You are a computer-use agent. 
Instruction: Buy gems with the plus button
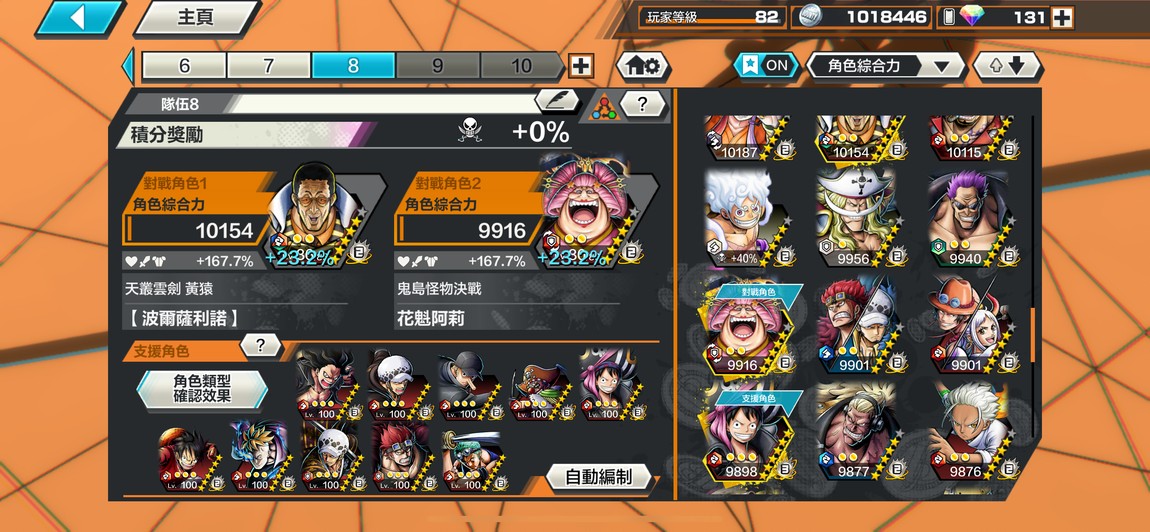click(x=1062, y=17)
